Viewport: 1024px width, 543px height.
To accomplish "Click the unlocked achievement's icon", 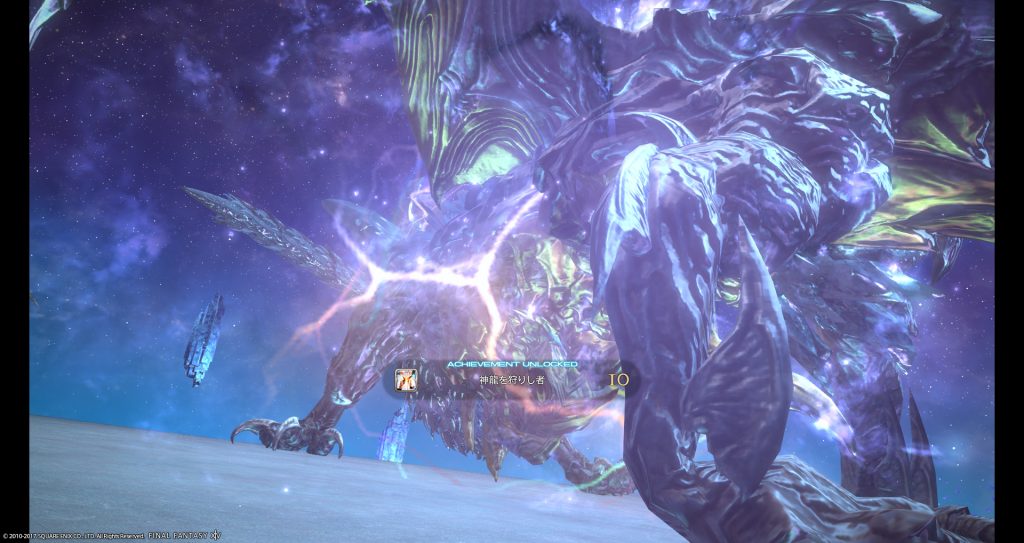I will pos(406,381).
